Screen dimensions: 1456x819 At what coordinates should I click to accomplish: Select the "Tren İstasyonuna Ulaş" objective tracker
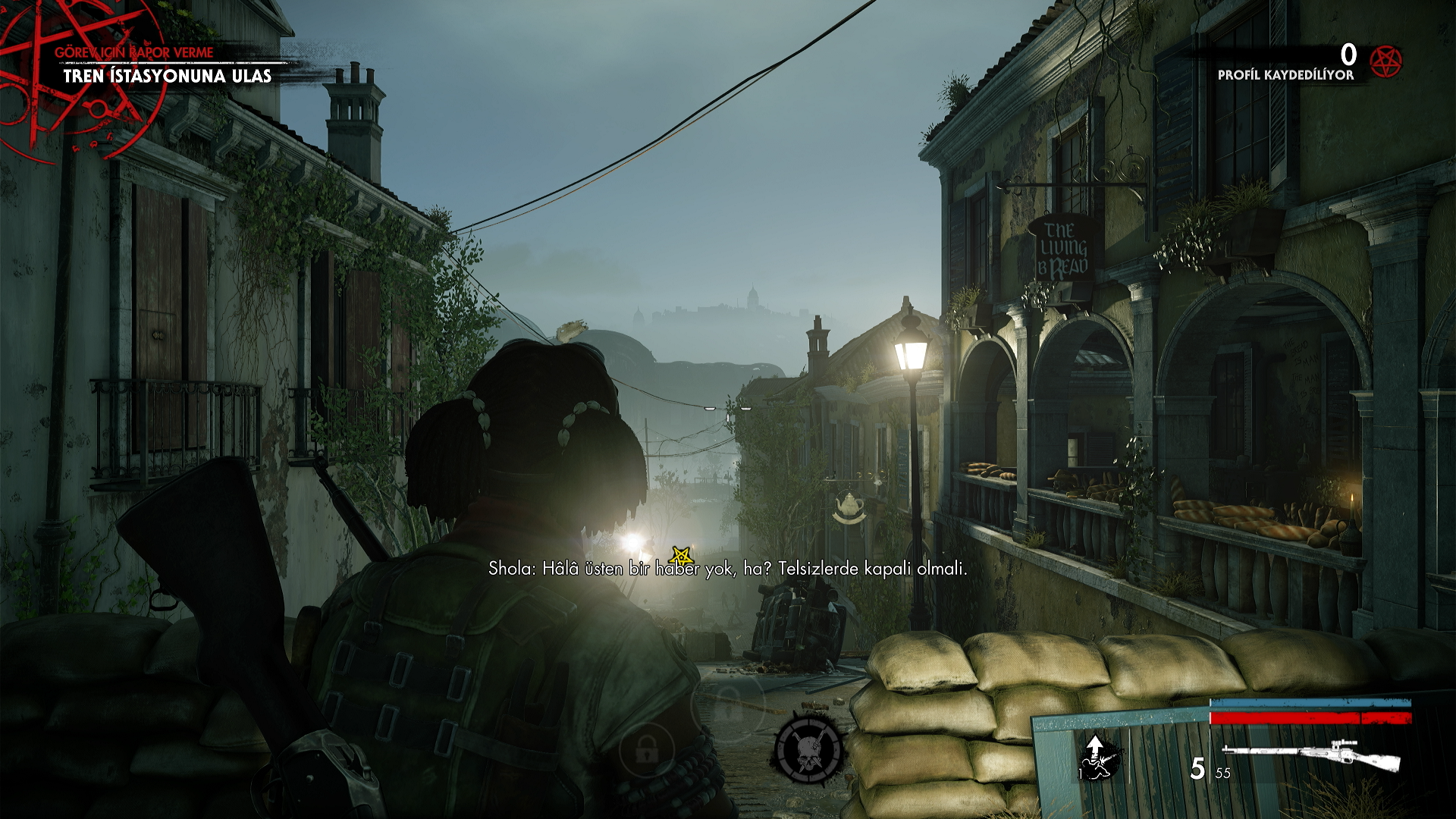point(167,76)
